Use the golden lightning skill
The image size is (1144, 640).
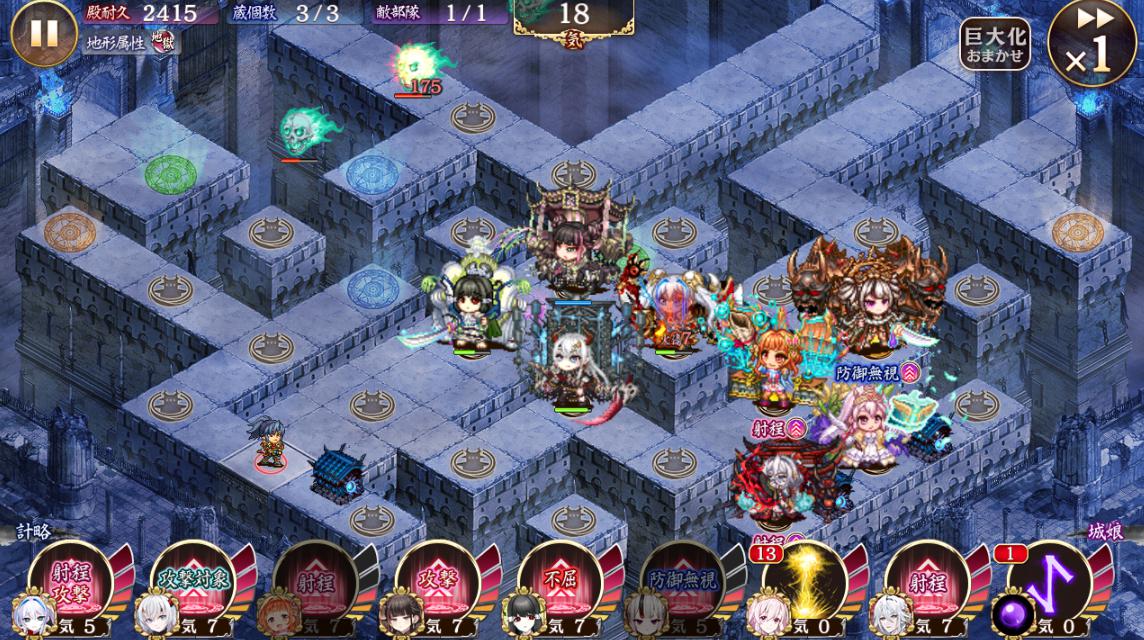pyautogui.click(x=803, y=583)
